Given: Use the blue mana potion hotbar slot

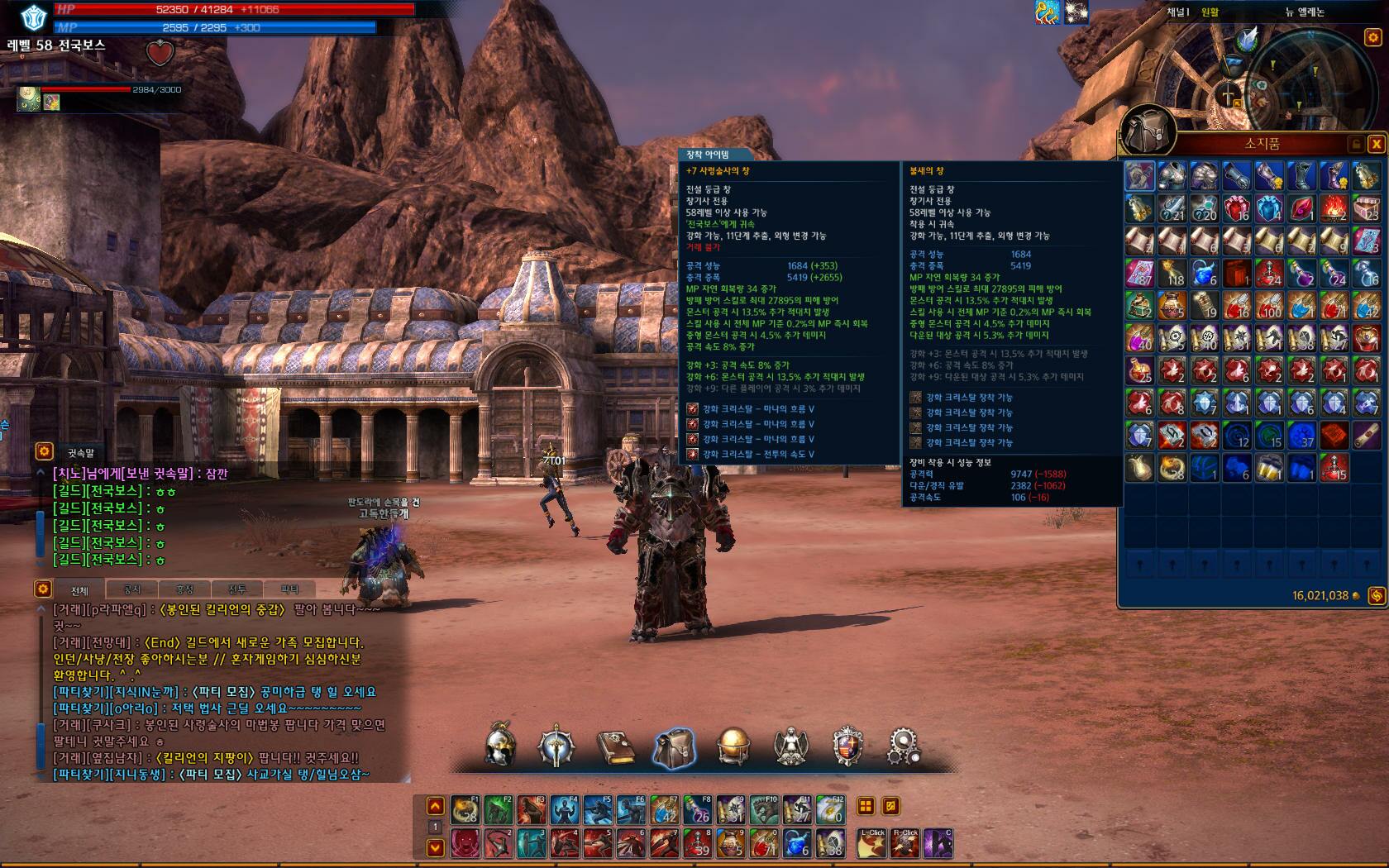Looking at the screenshot, I should pyautogui.click(x=796, y=844).
